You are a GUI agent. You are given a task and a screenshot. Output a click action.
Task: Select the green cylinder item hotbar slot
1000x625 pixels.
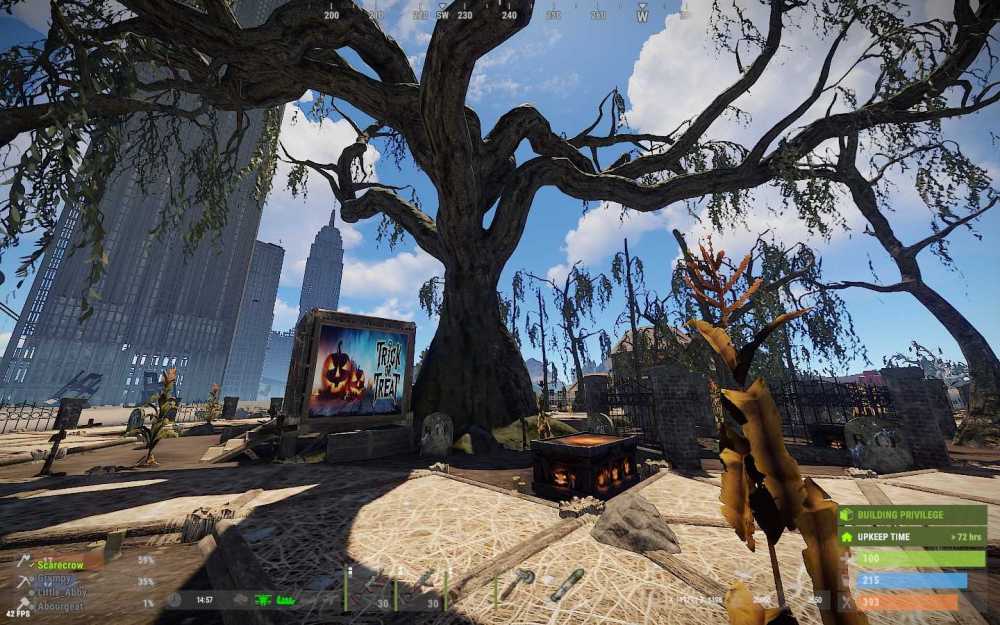coord(566,584)
